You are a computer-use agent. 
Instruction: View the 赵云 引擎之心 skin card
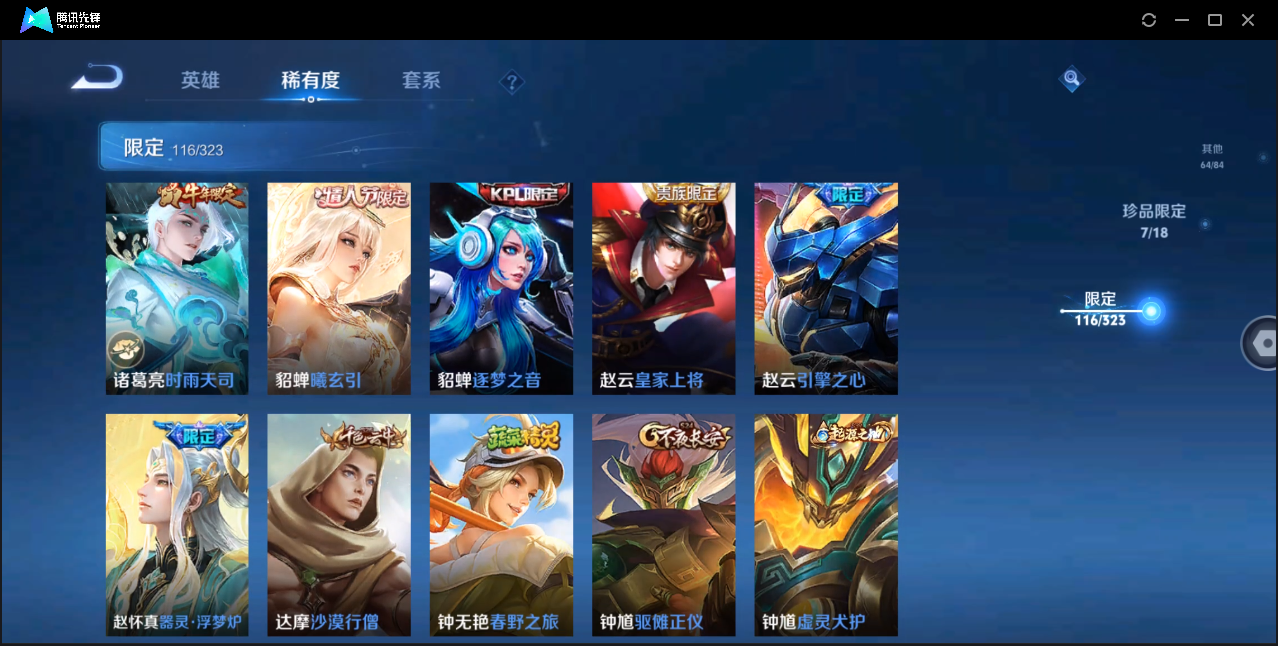point(825,288)
